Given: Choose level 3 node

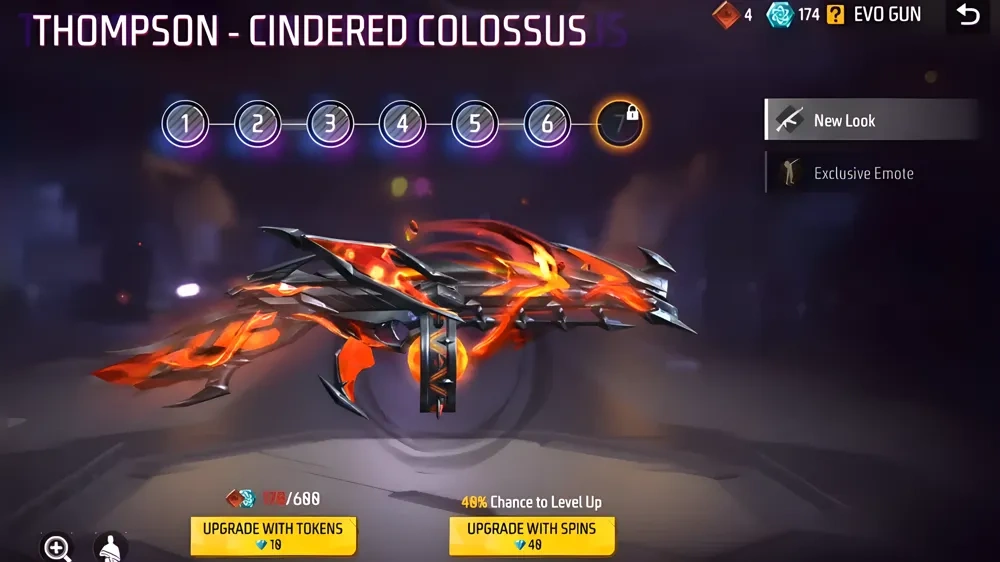Looking at the screenshot, I should point(330,125).
